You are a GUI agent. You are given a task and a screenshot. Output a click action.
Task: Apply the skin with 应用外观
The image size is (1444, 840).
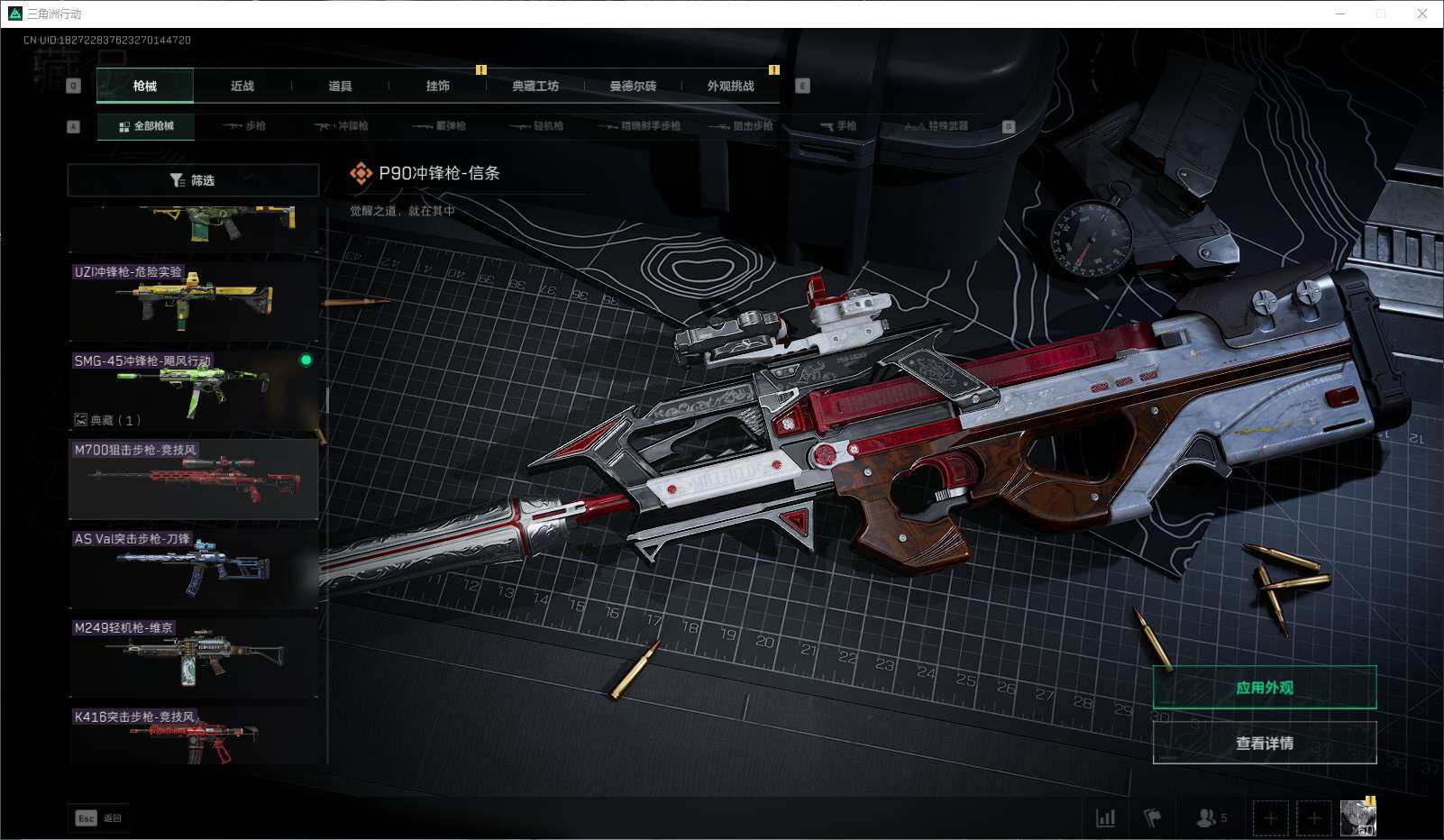(x=1264, y=688)
